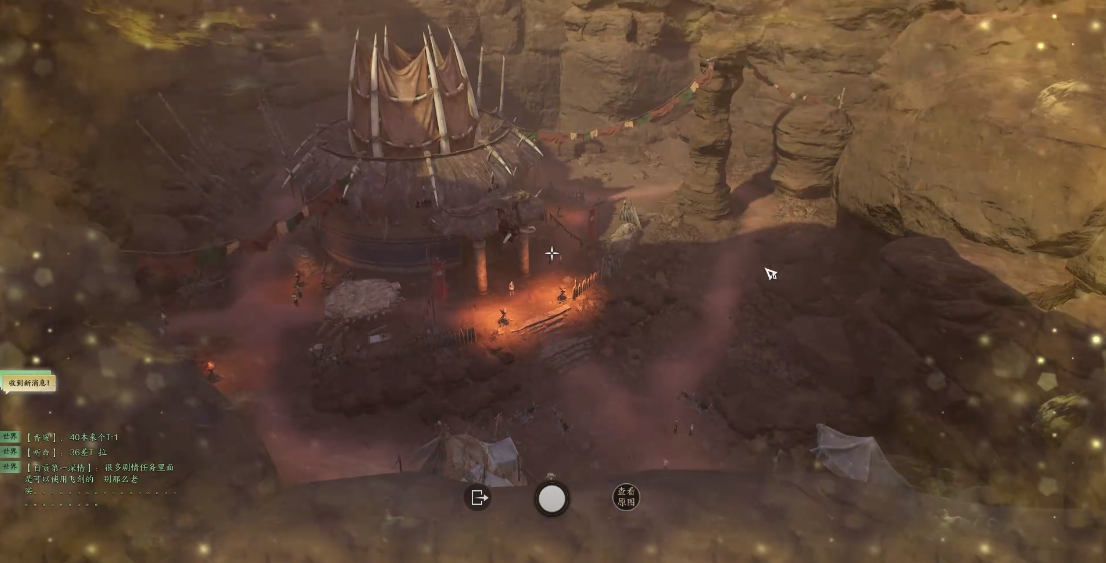
Task: Click the 查看原图 view original button
Action: 626,497
